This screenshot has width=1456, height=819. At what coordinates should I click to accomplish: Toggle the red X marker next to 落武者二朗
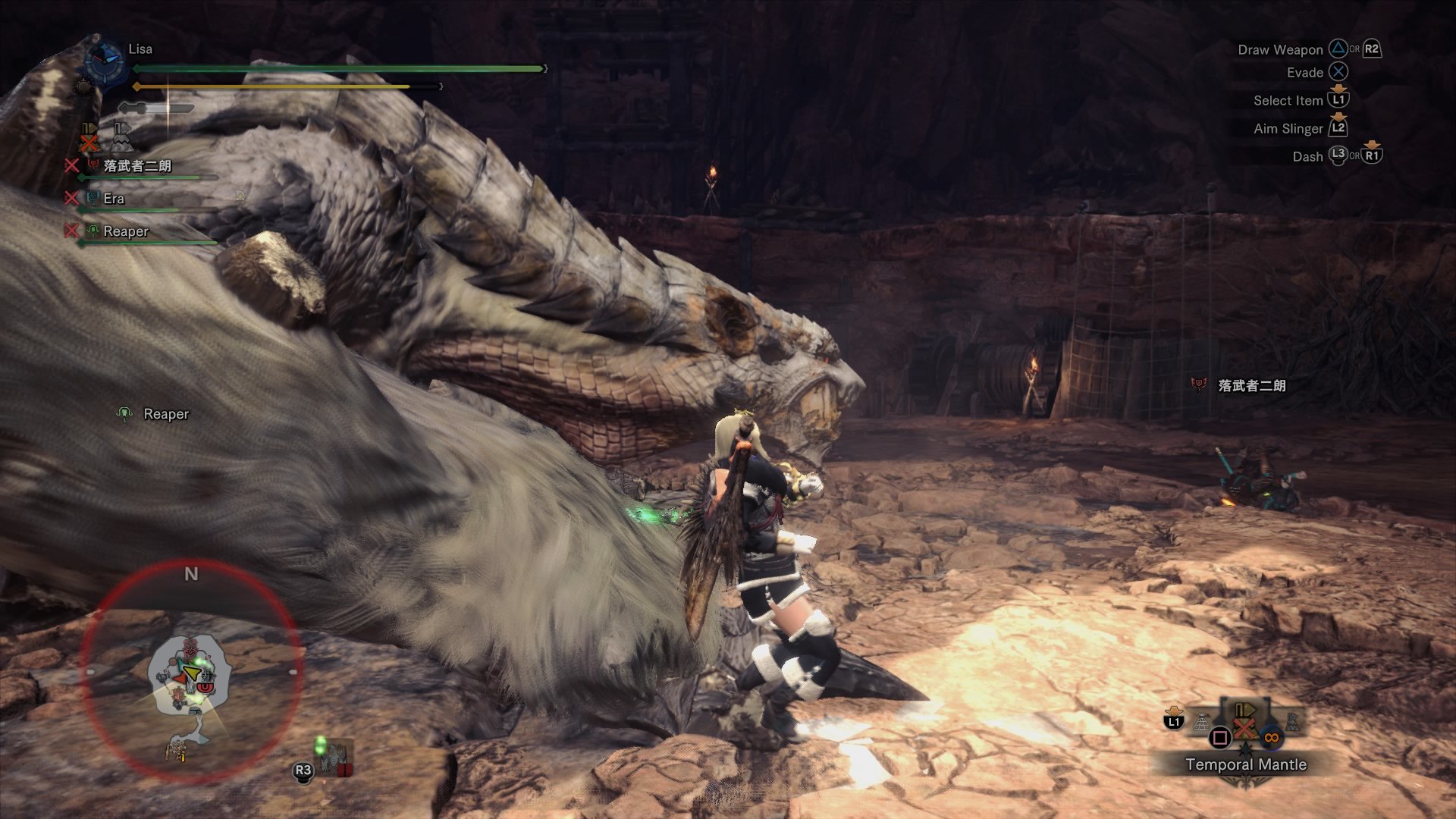point(72,165)
